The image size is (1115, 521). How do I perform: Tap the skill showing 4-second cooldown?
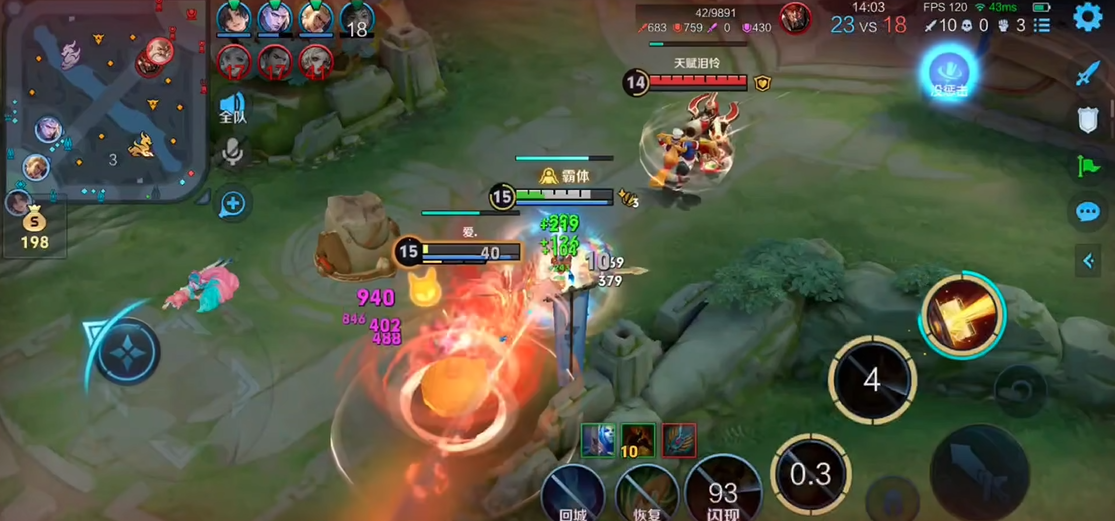click(x=872, y=380)
